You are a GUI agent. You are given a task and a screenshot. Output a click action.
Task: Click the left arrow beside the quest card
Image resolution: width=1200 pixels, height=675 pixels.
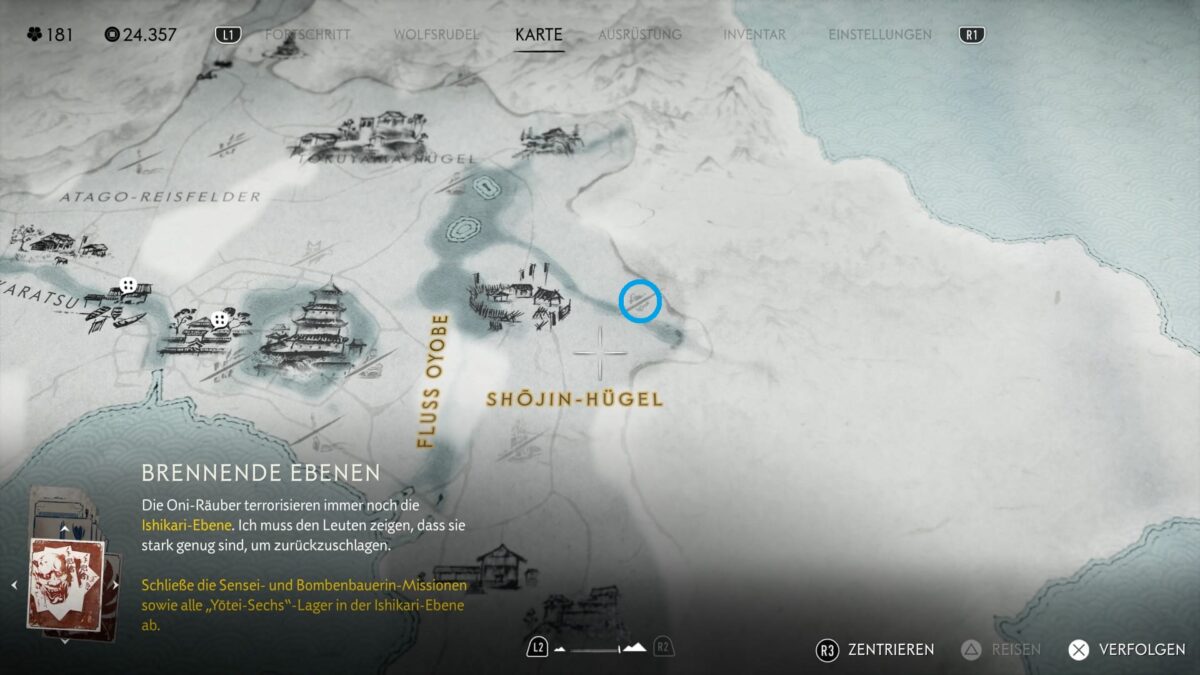pyautogui.click(x=14, y=585)
